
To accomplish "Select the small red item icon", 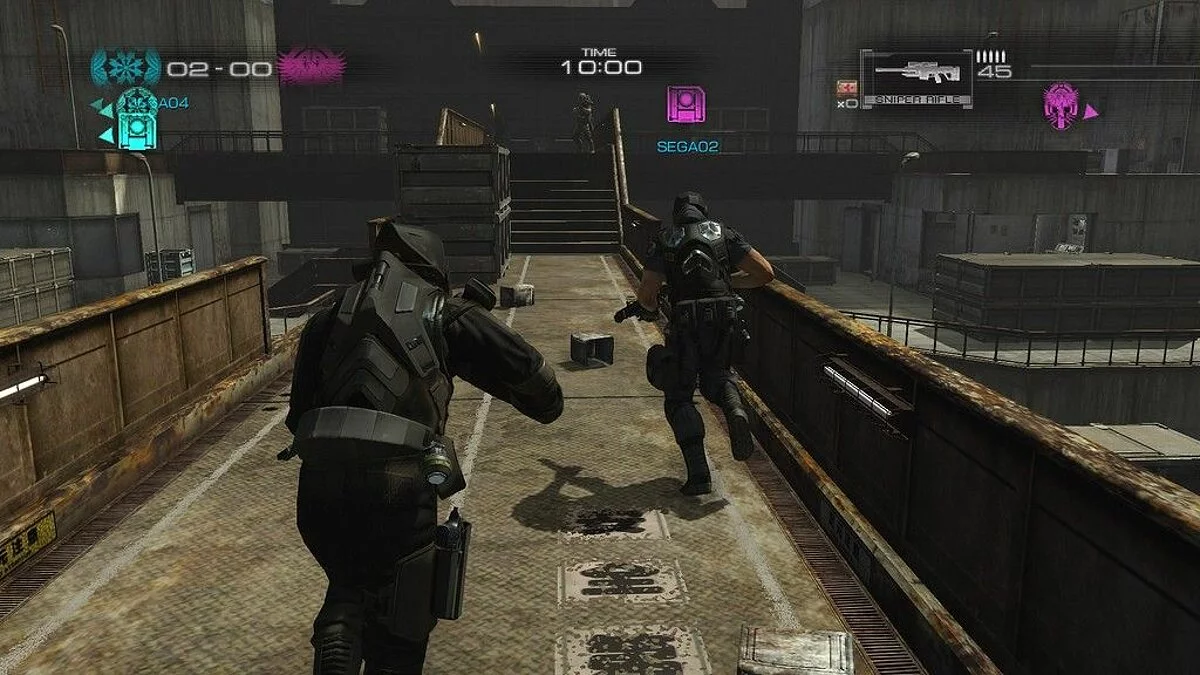I will [846, 87].
